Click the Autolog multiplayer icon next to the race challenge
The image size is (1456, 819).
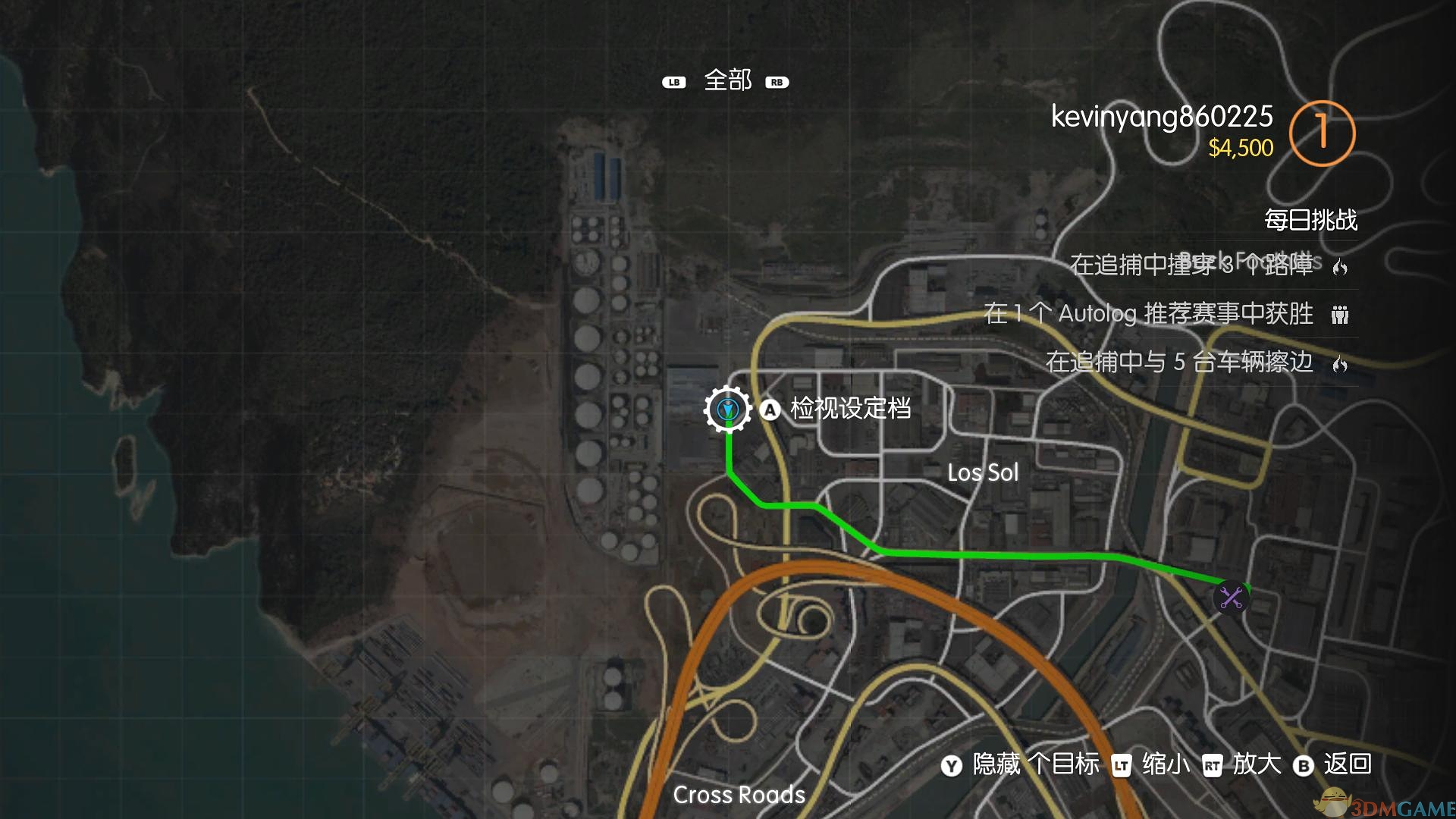(x=1339, y=315)
